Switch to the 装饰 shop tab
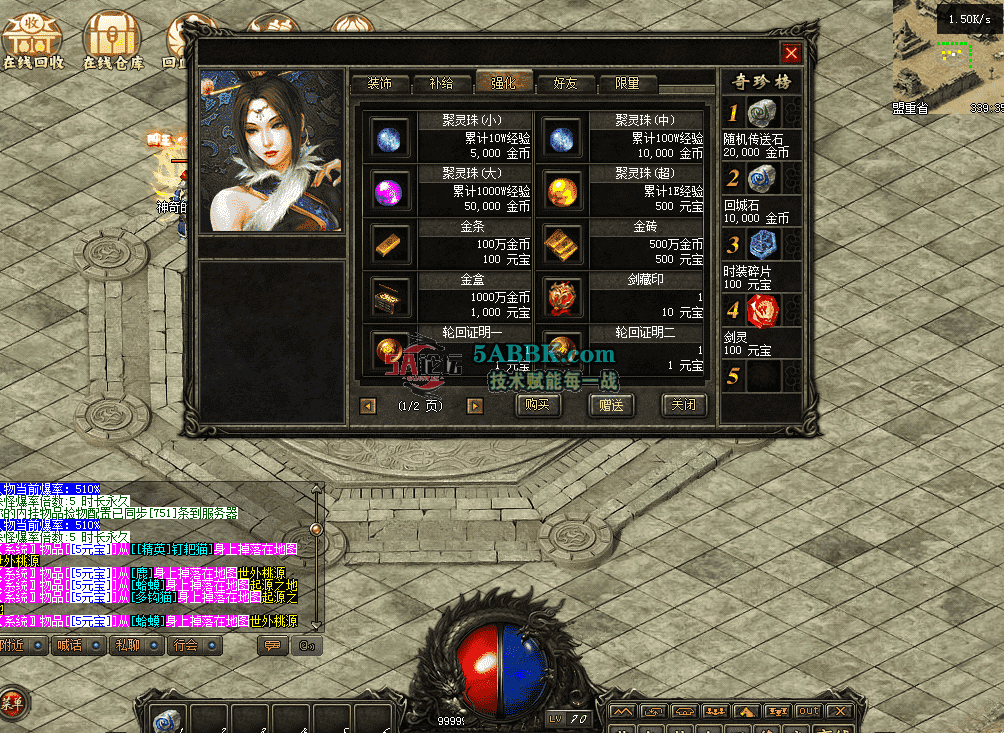Viewport: 1004px width, 733px height. [x=379, y=84]
